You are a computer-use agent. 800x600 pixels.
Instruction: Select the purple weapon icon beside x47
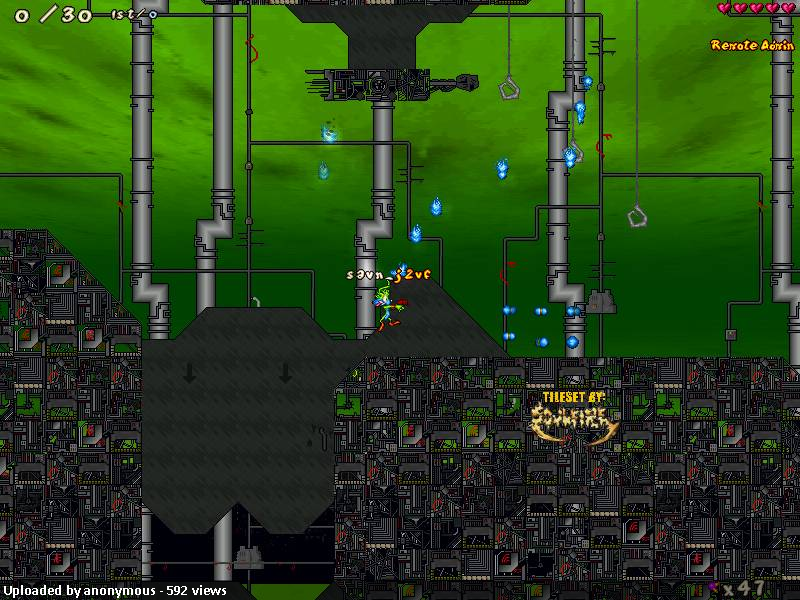[x=713, y=586]
